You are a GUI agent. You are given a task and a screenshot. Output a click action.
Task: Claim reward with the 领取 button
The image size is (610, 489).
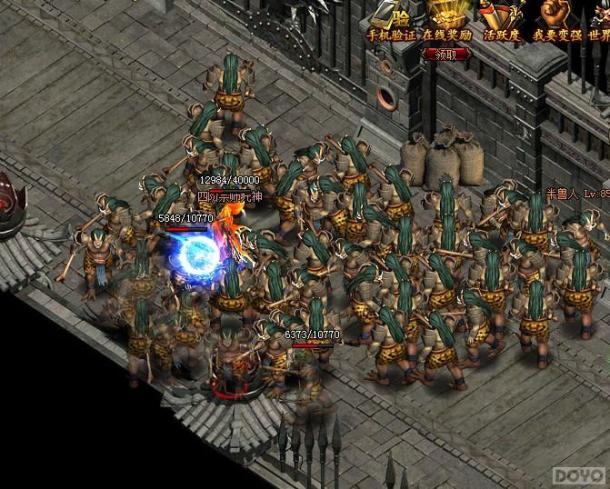click(x=447, y=56)
